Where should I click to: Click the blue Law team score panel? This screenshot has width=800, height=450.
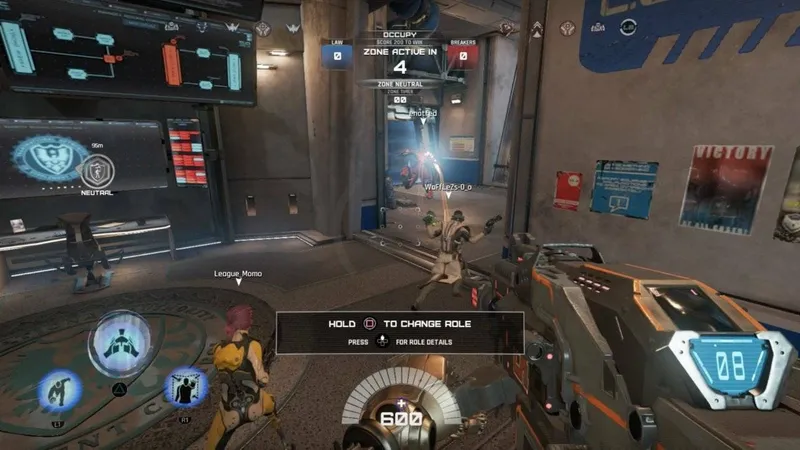(337, 56)
